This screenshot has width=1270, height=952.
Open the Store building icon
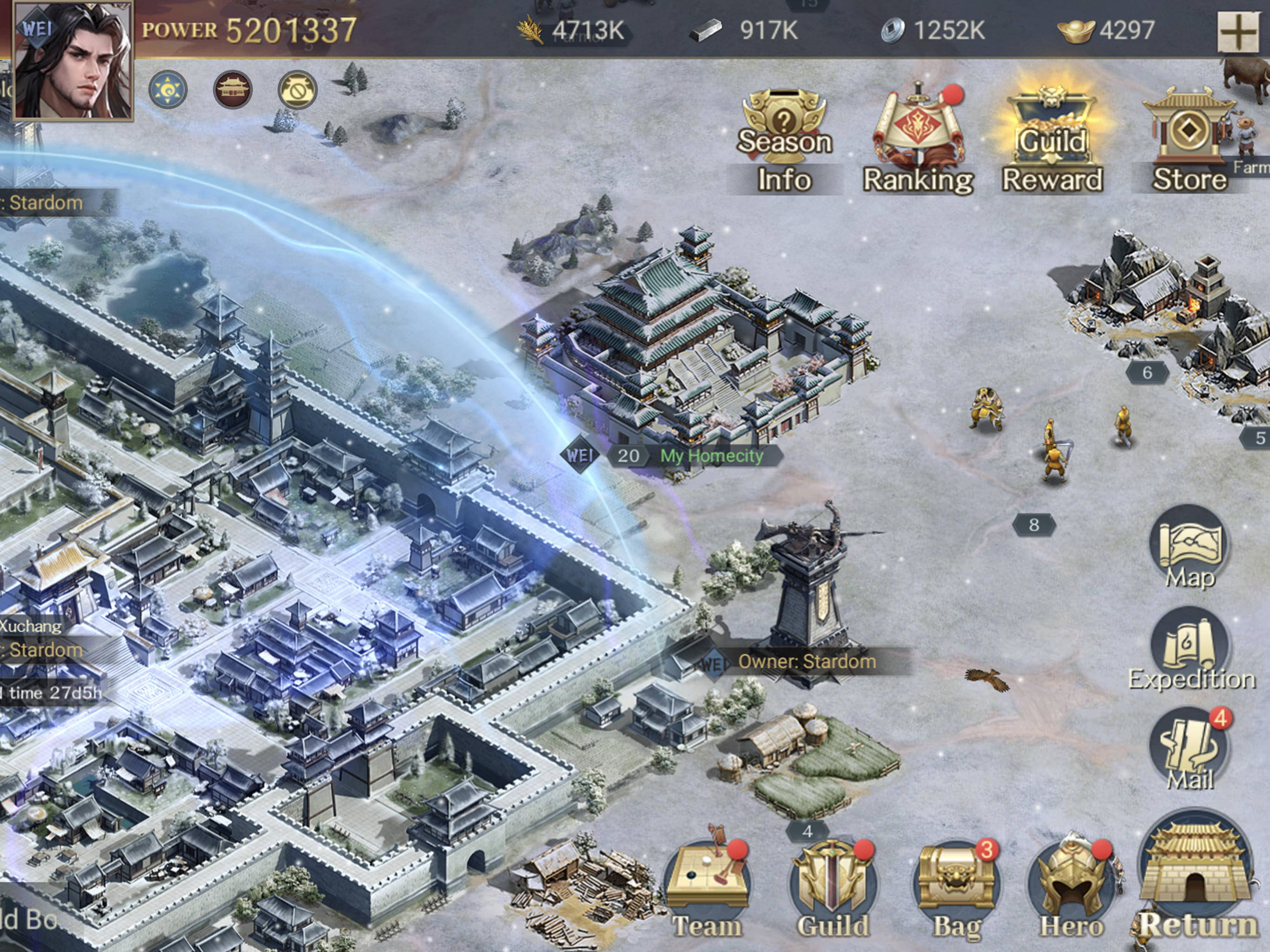pyautogui.click(x=1189, y=132)
